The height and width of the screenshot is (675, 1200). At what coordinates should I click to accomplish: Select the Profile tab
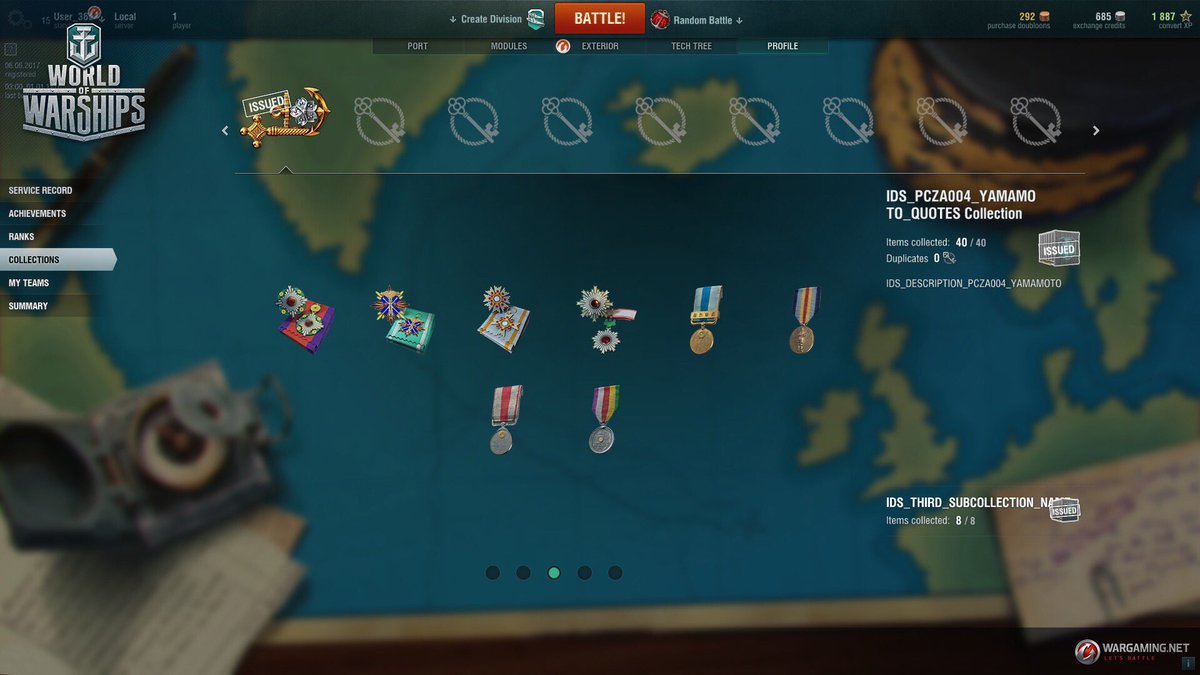coord(782,46)
